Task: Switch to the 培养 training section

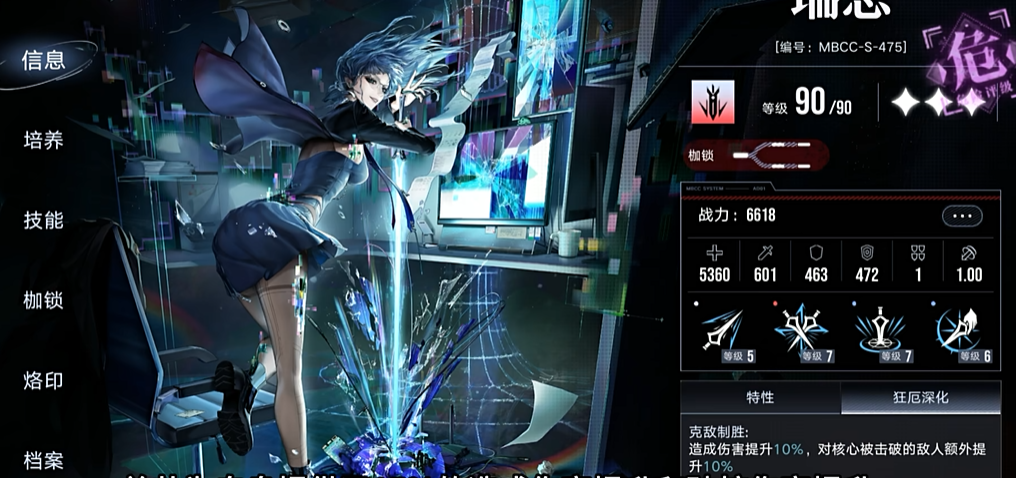Action: coord(44,140)
